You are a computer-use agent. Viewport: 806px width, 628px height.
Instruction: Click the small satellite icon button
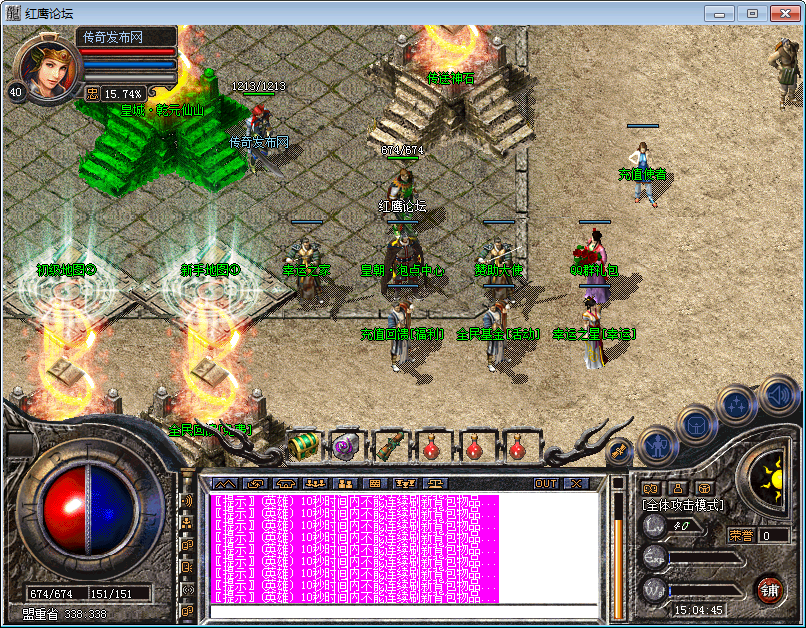(618, 451)
